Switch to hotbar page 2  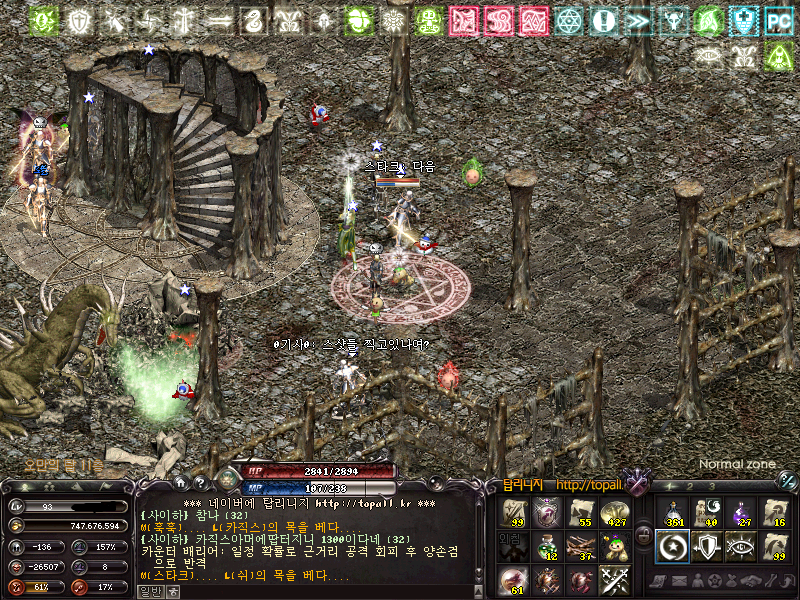tap(688, 486)
